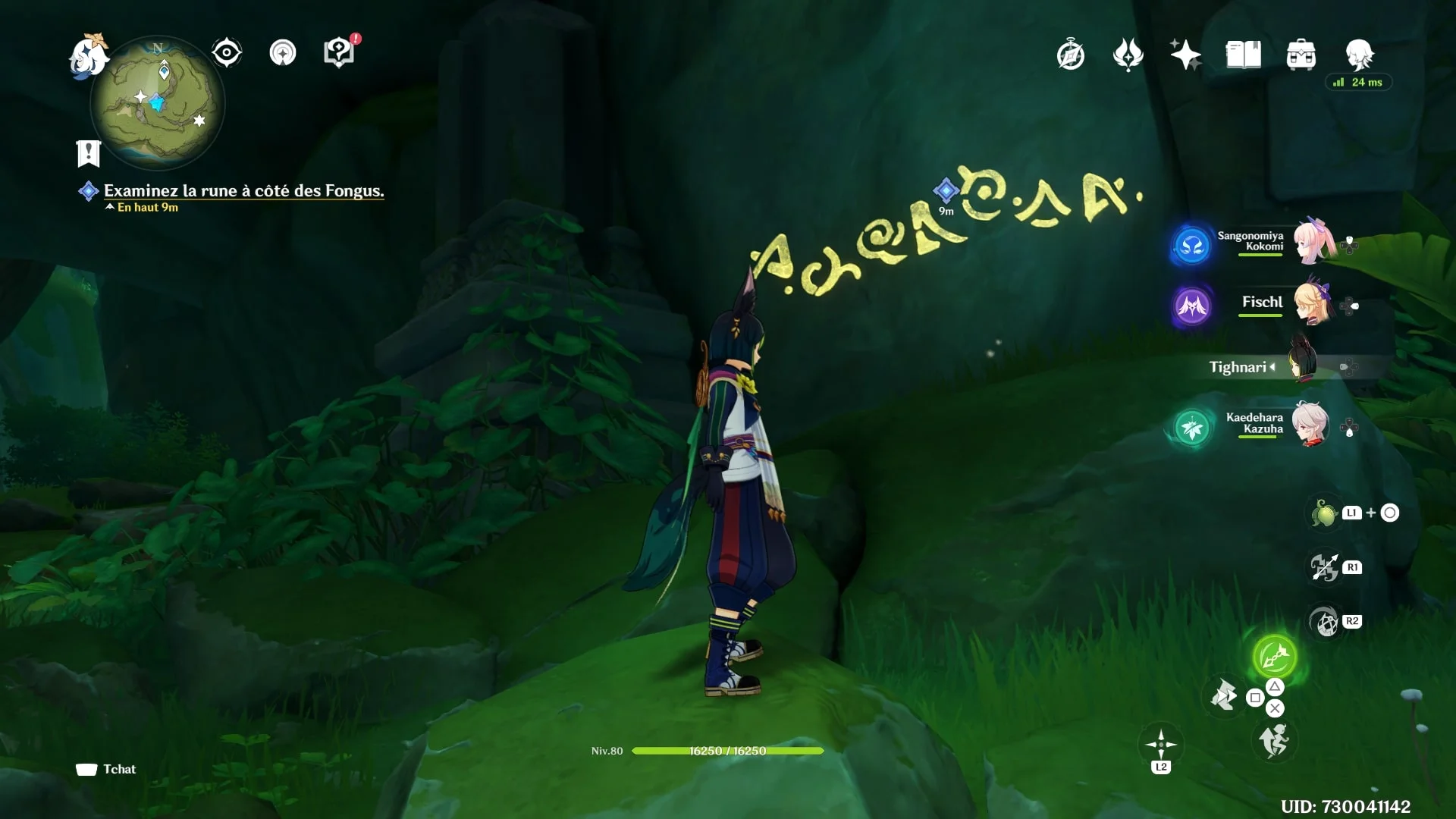Open the Wish star menu
This screenshot has height=819, width=1456.
1185,55
